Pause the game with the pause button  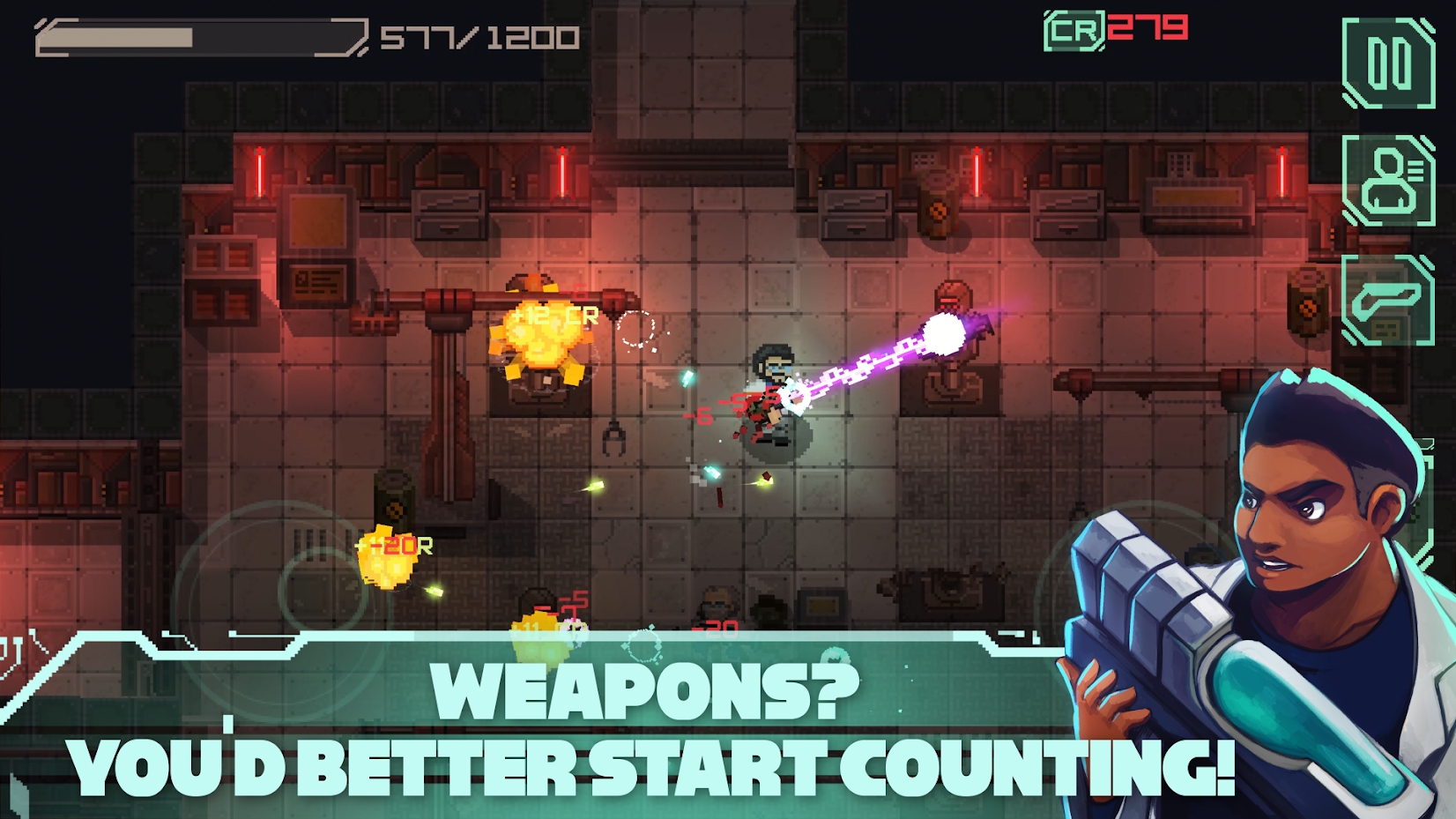click(1388, 63)
